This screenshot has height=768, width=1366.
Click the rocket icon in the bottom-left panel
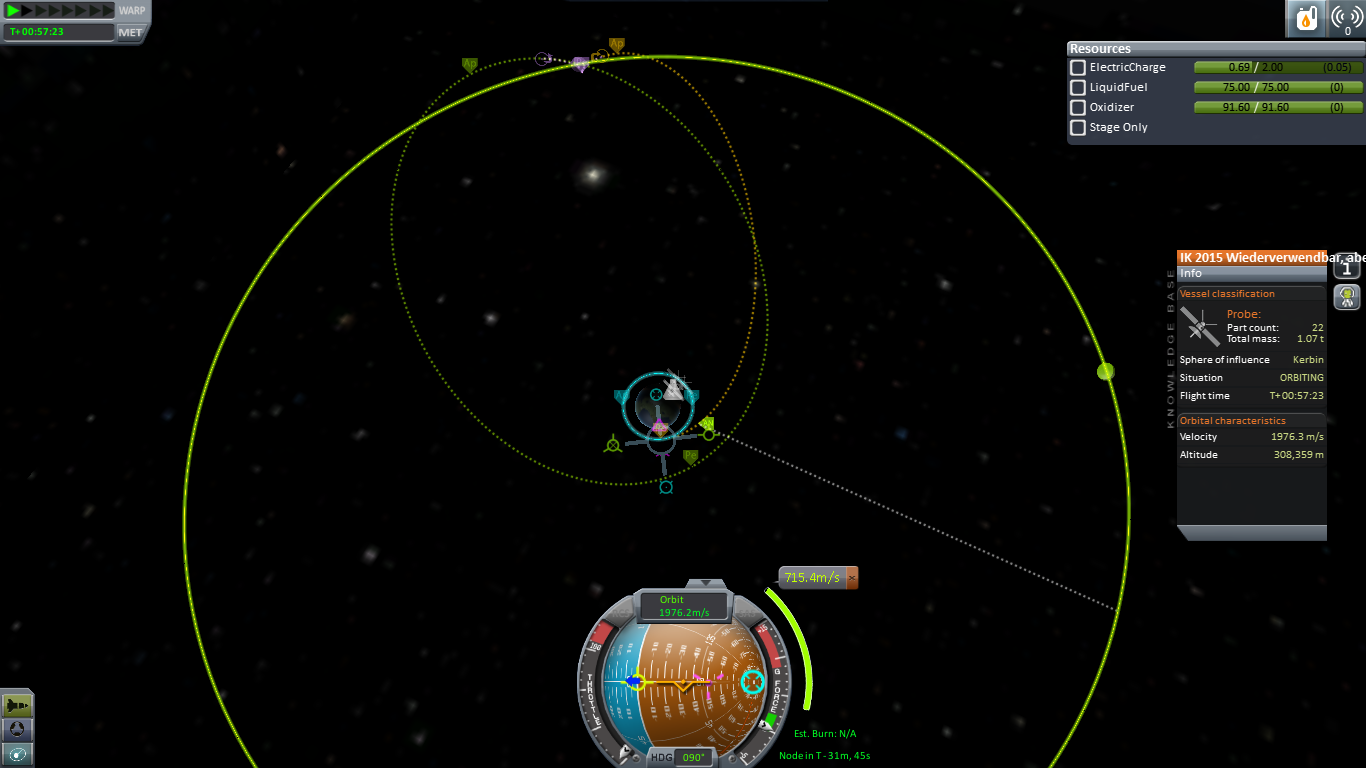click(x=18, y=706)
